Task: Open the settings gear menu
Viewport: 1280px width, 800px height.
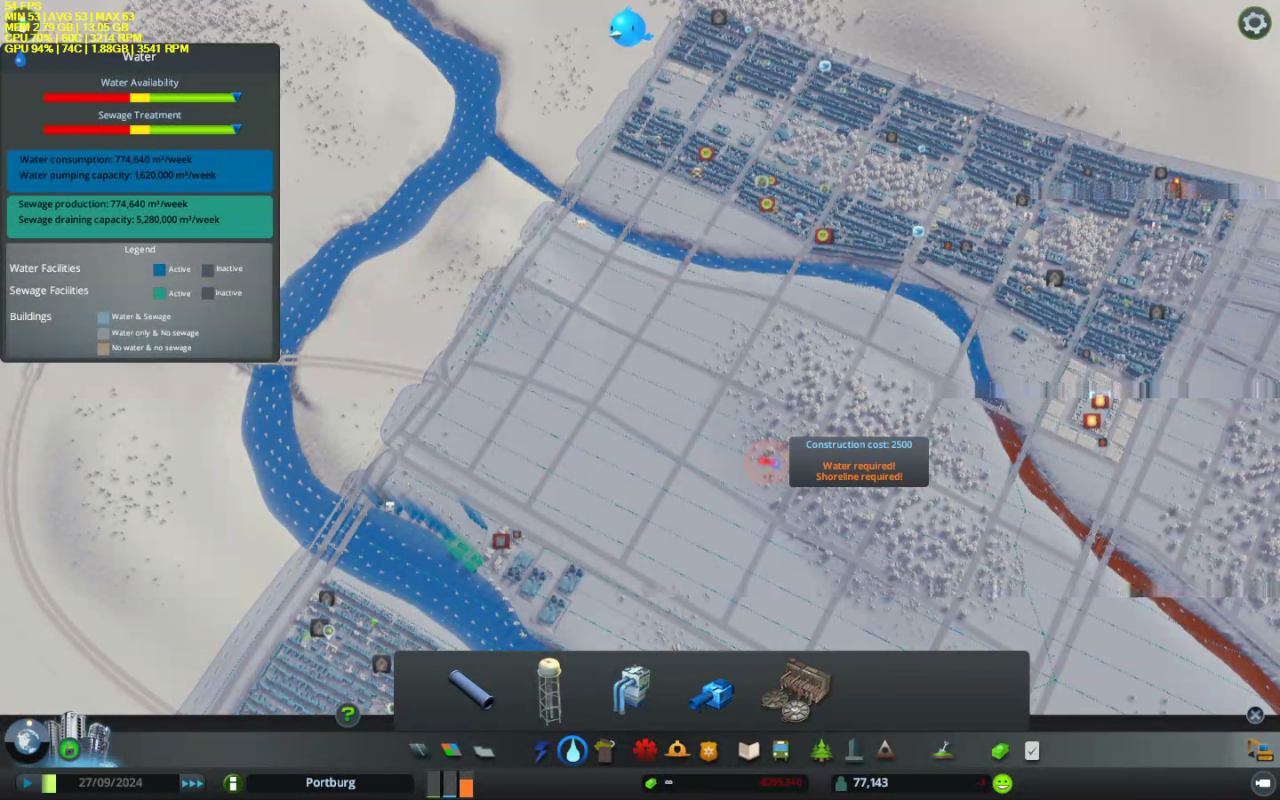Action: pos(1254,23)
